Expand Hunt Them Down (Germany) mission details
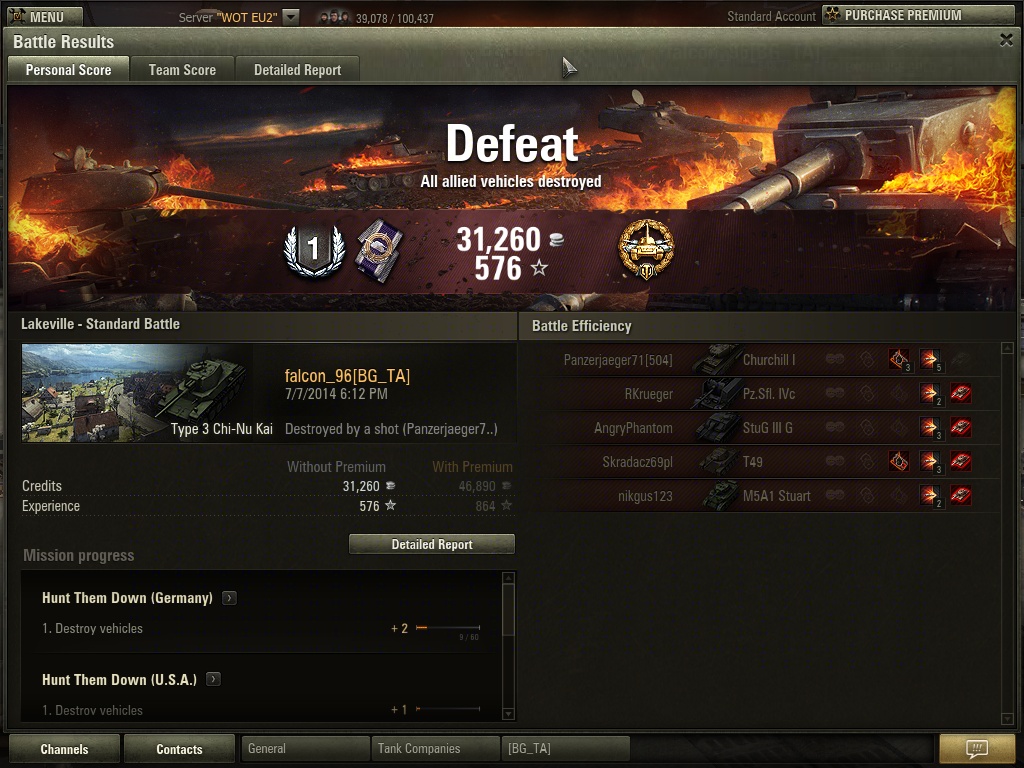Screen dimensions: 1024x768 pyautogui.click(x=229, y=598)
